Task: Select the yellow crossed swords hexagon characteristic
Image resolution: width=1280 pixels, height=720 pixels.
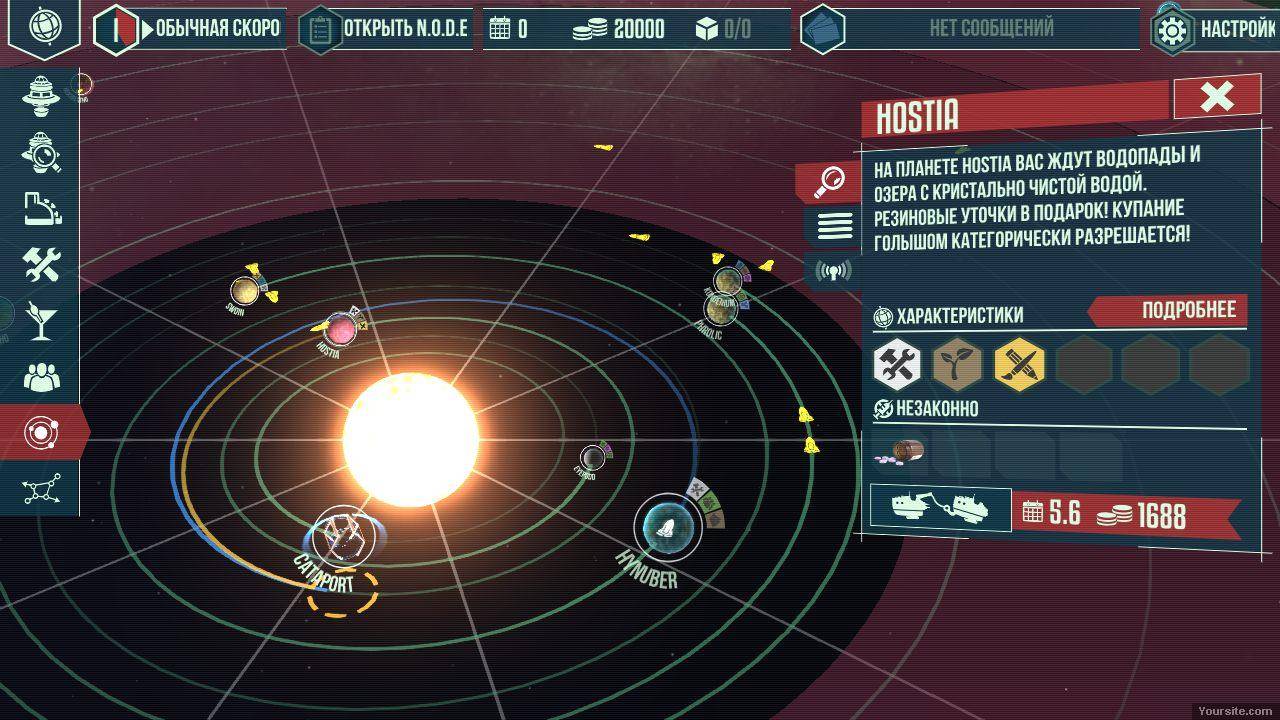Action: coord(1019,364)
